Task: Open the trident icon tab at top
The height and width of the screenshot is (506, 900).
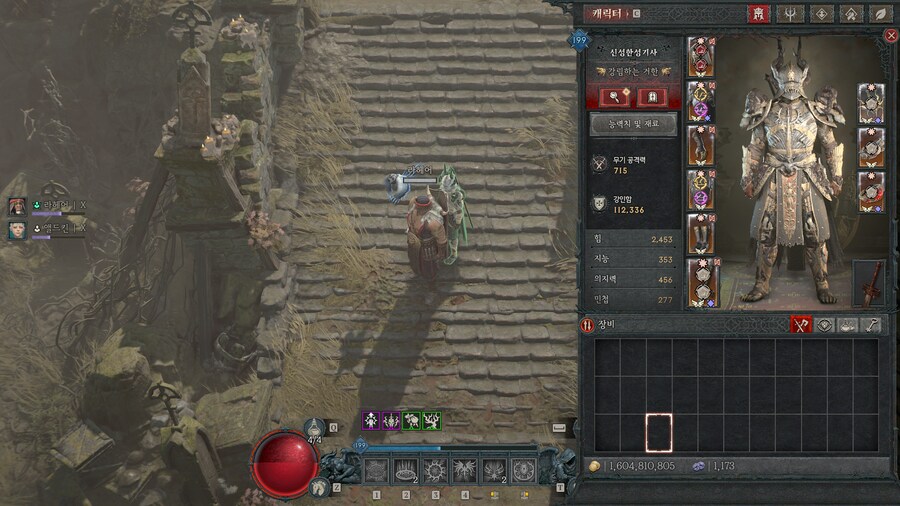Action: click(x=790, y=14)
